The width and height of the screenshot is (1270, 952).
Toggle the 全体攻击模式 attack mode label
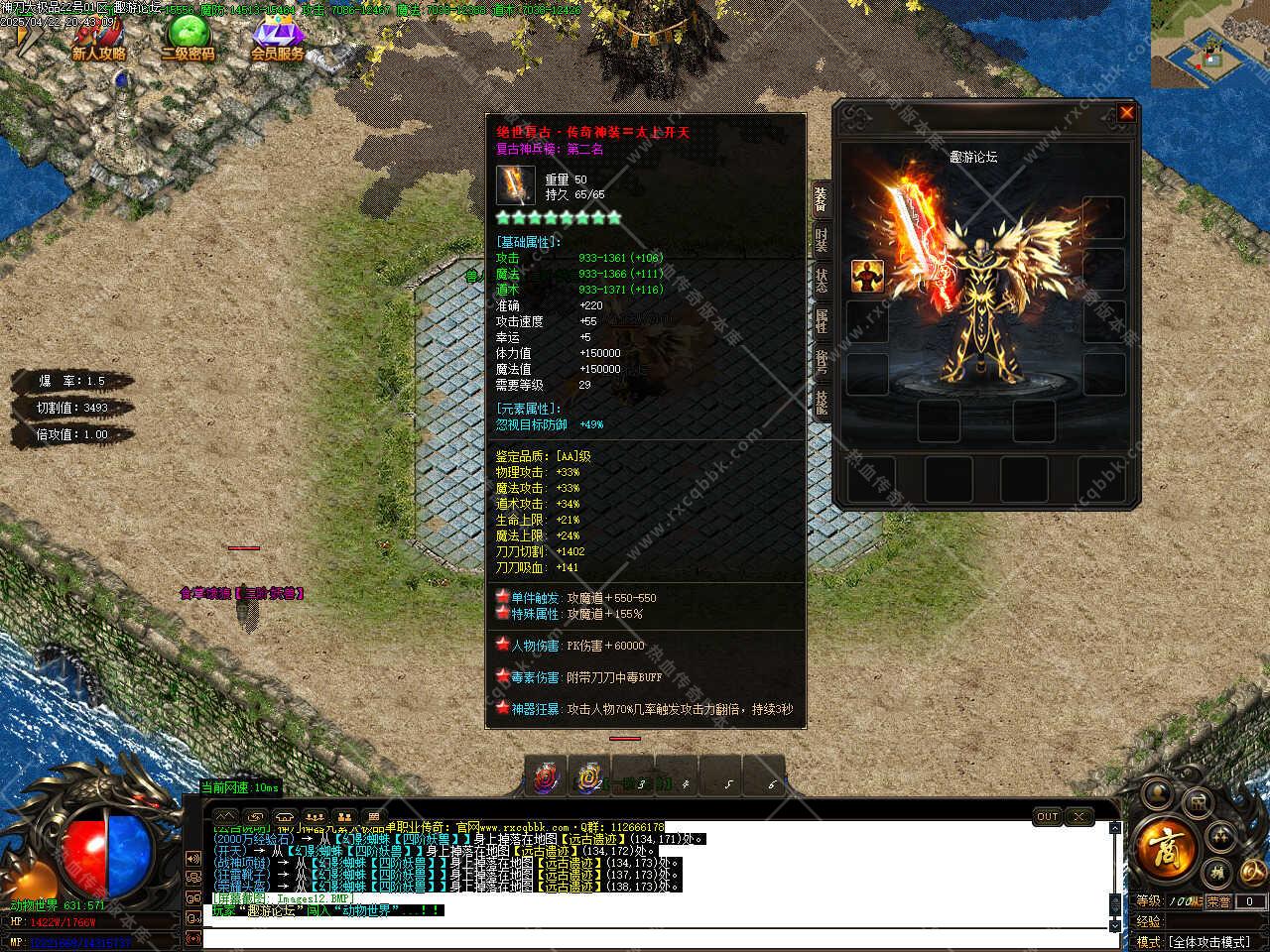1208,941
